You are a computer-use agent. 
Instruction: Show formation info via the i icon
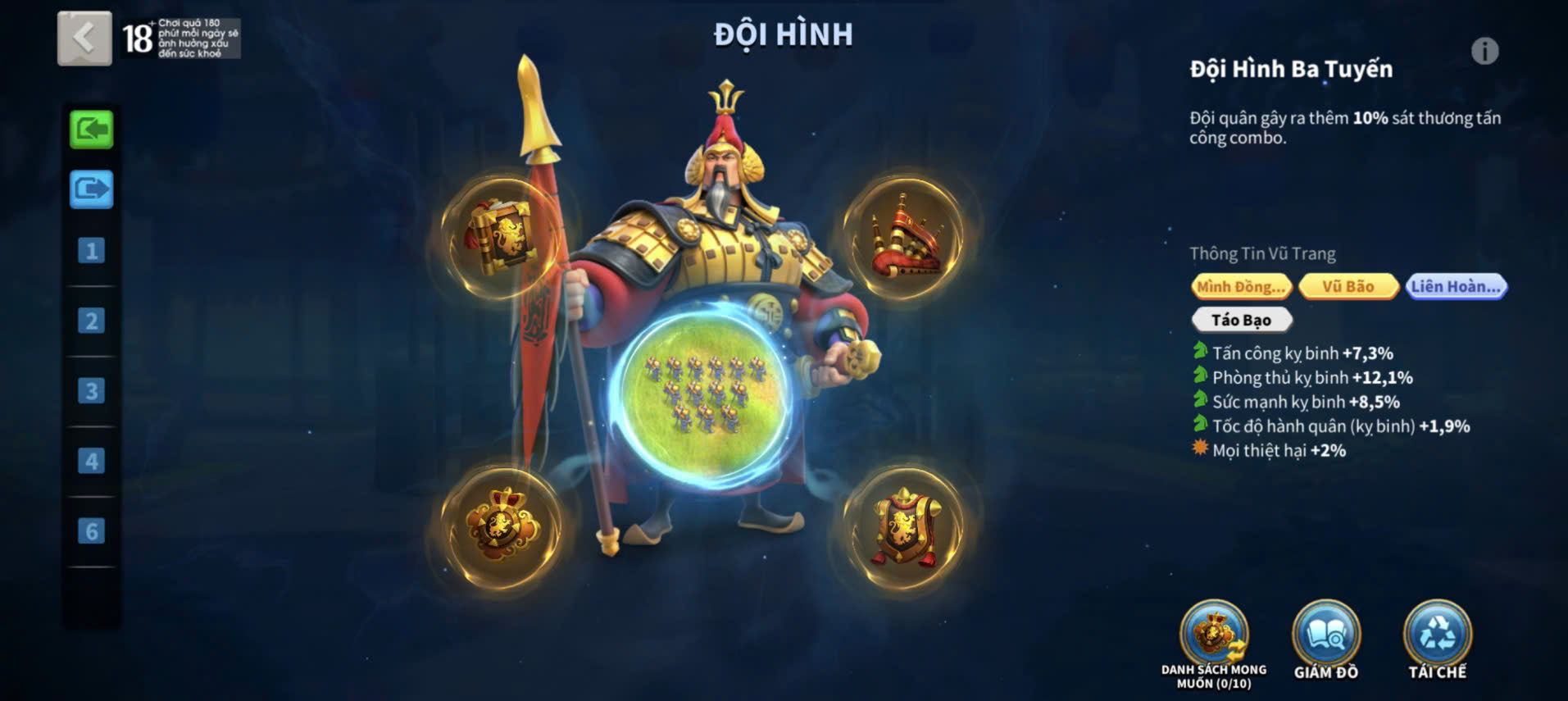point(1484,52)
